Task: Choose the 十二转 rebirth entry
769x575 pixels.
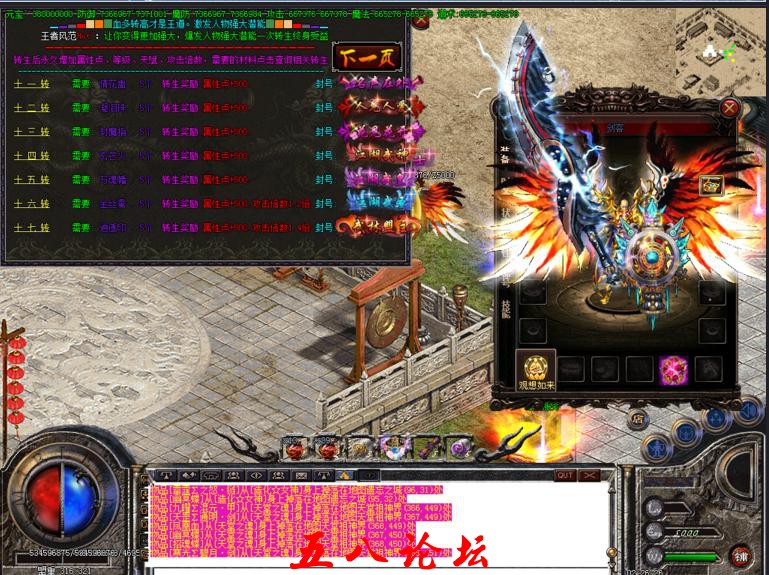Action: coord(31,108)
